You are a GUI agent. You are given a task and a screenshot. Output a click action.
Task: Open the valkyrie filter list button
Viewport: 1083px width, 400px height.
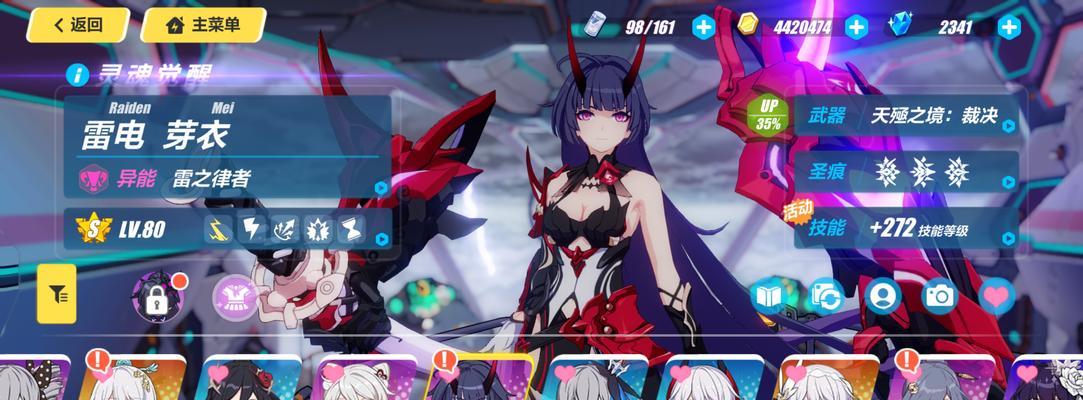coord(57,294)
